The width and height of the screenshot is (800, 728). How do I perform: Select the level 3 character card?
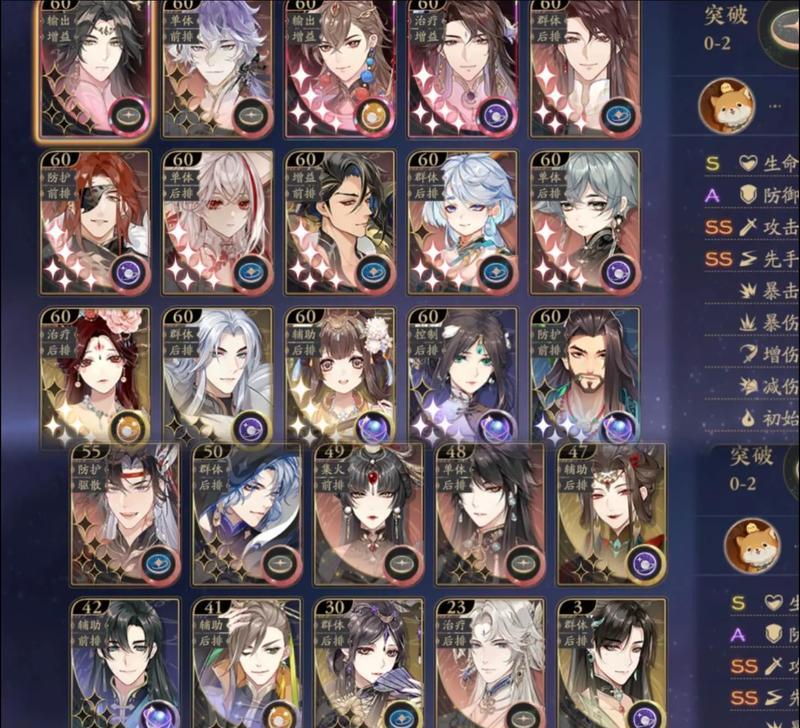tap(611, 665)
